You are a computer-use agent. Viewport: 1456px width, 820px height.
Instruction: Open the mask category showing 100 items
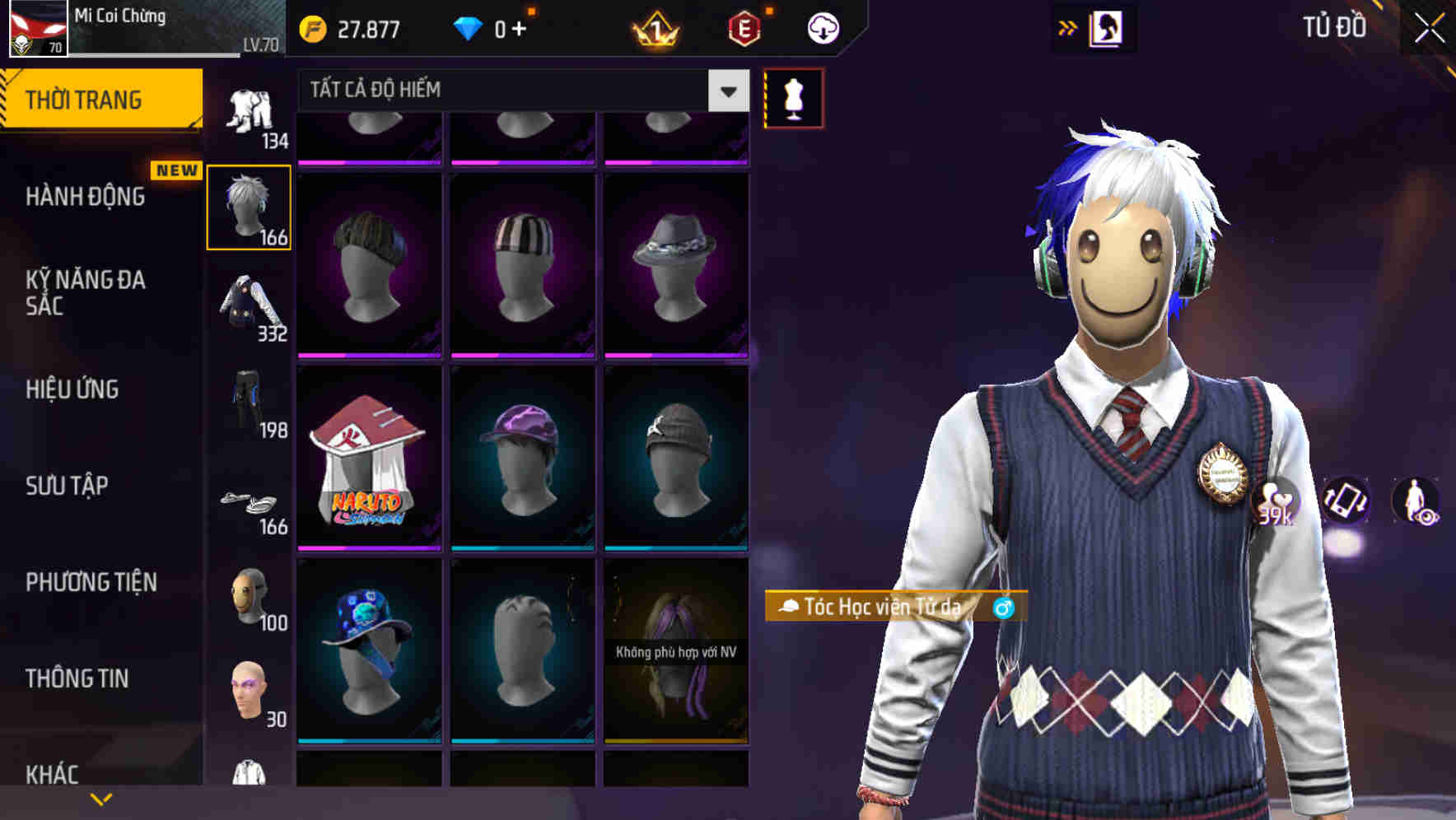click(250, 597)
